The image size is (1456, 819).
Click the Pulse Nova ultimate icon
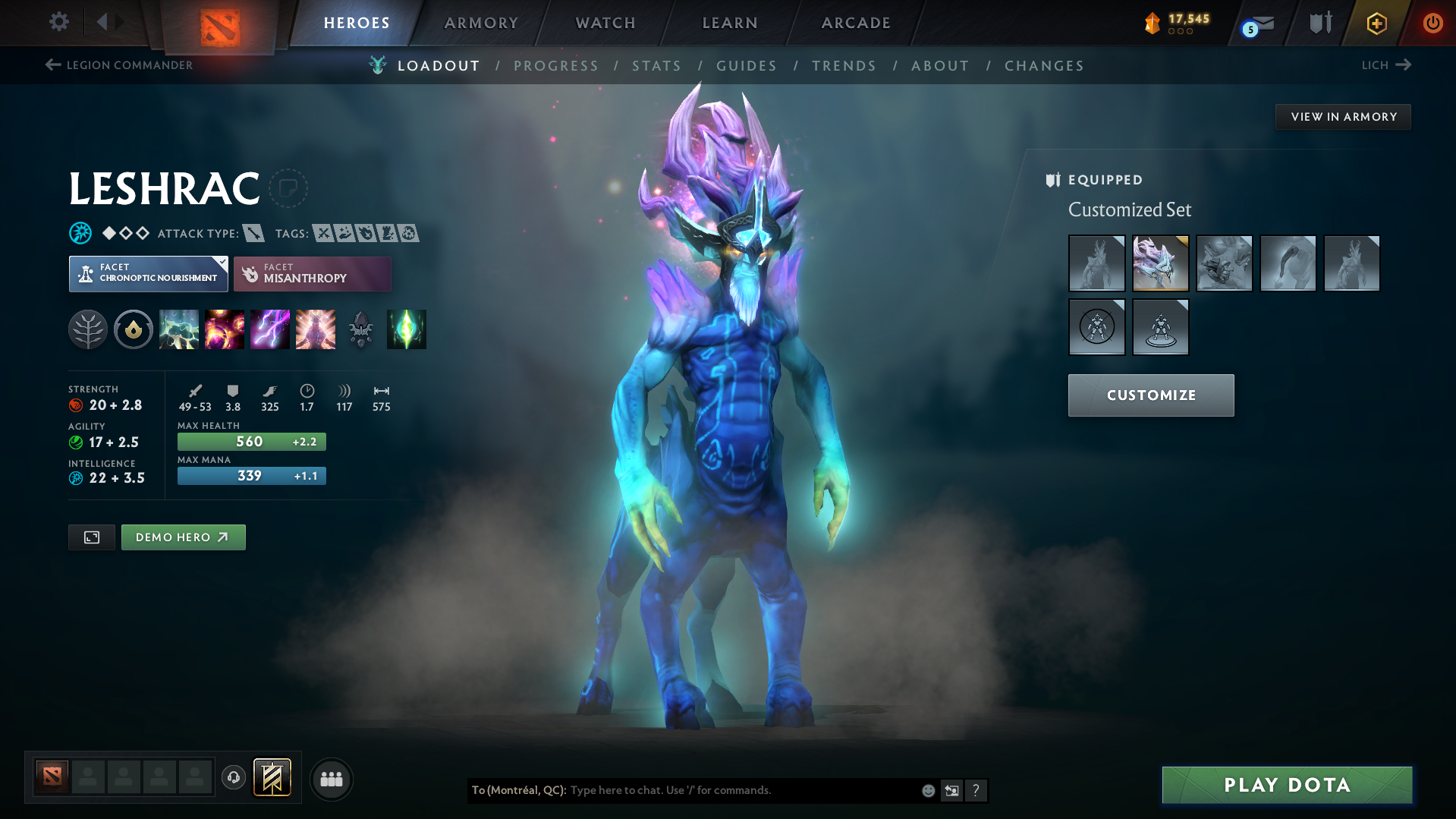tap(316, 329)
